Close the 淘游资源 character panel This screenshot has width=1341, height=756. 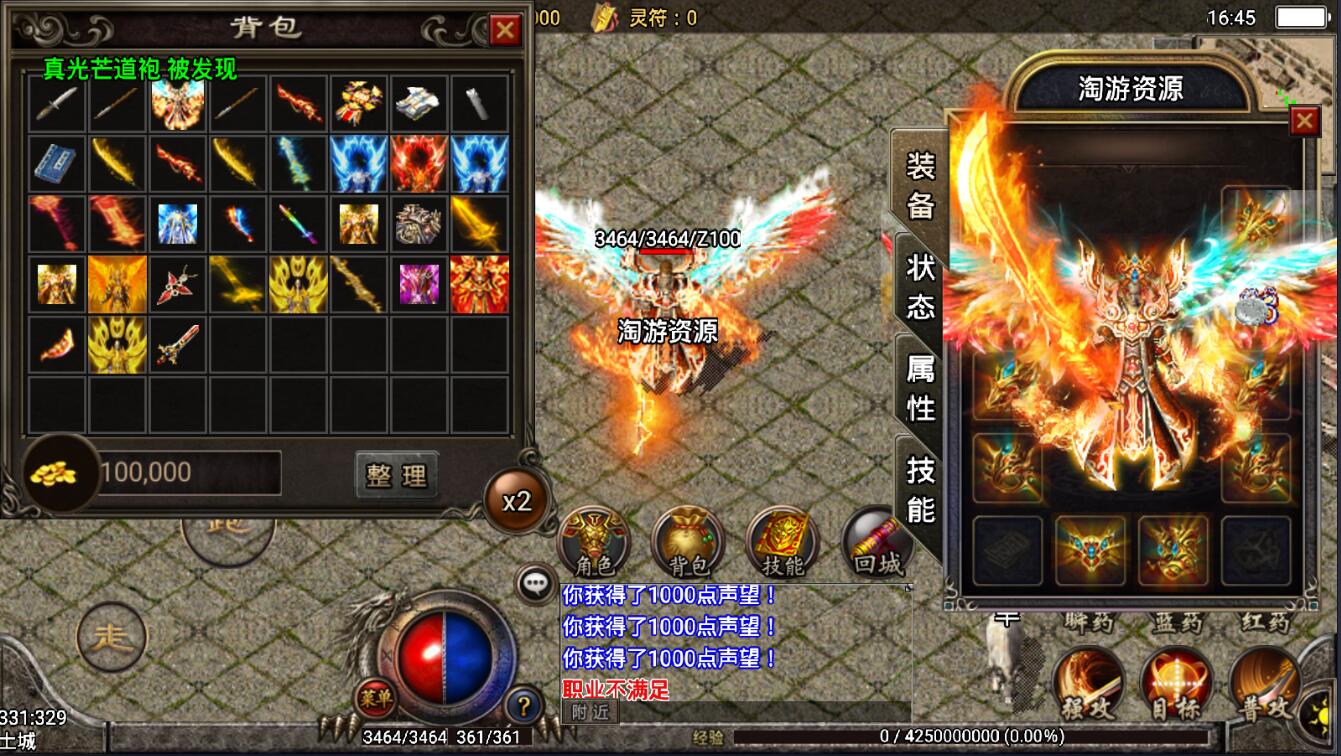tap(1304, 122)
